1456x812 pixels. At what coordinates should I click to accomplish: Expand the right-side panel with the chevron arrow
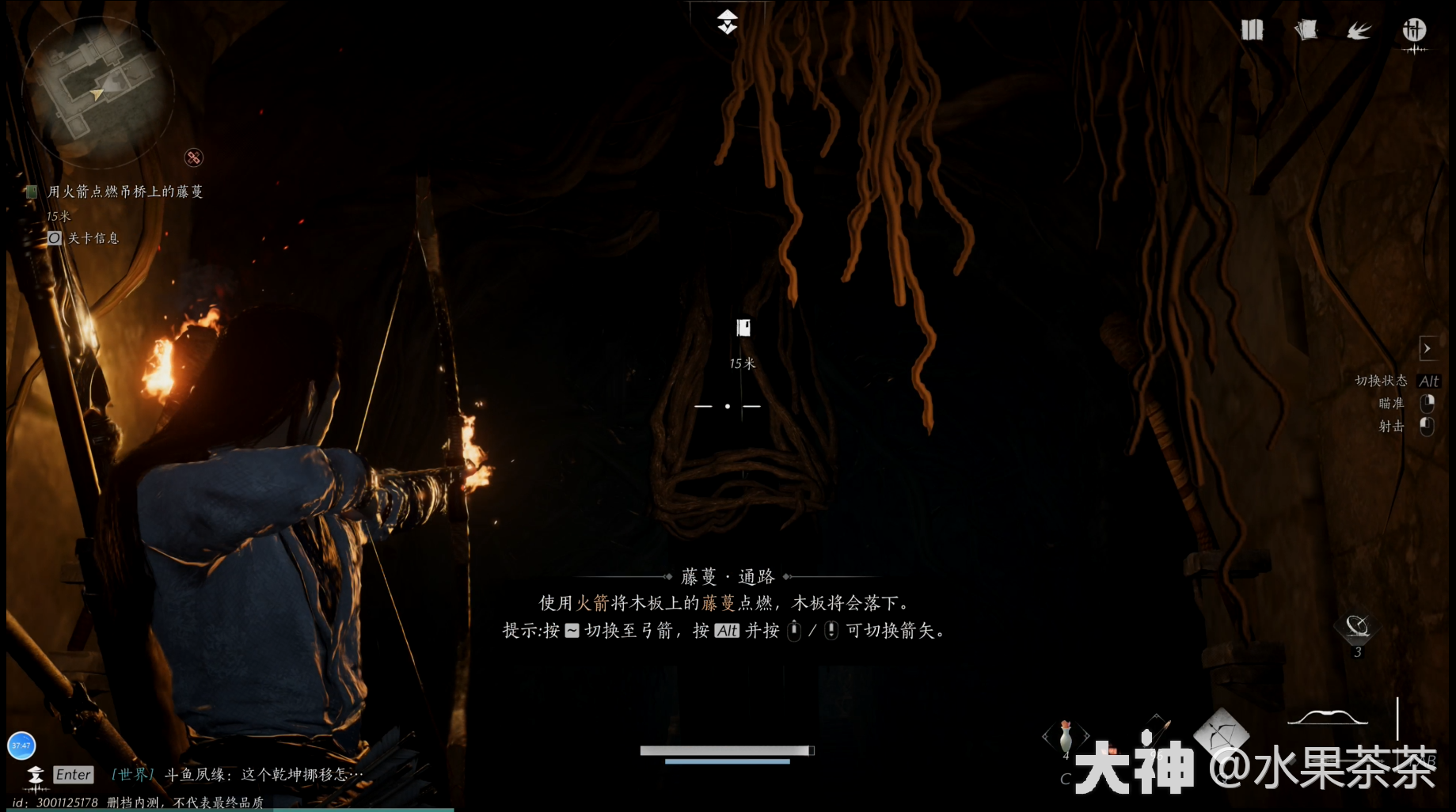pos(1429,348)
